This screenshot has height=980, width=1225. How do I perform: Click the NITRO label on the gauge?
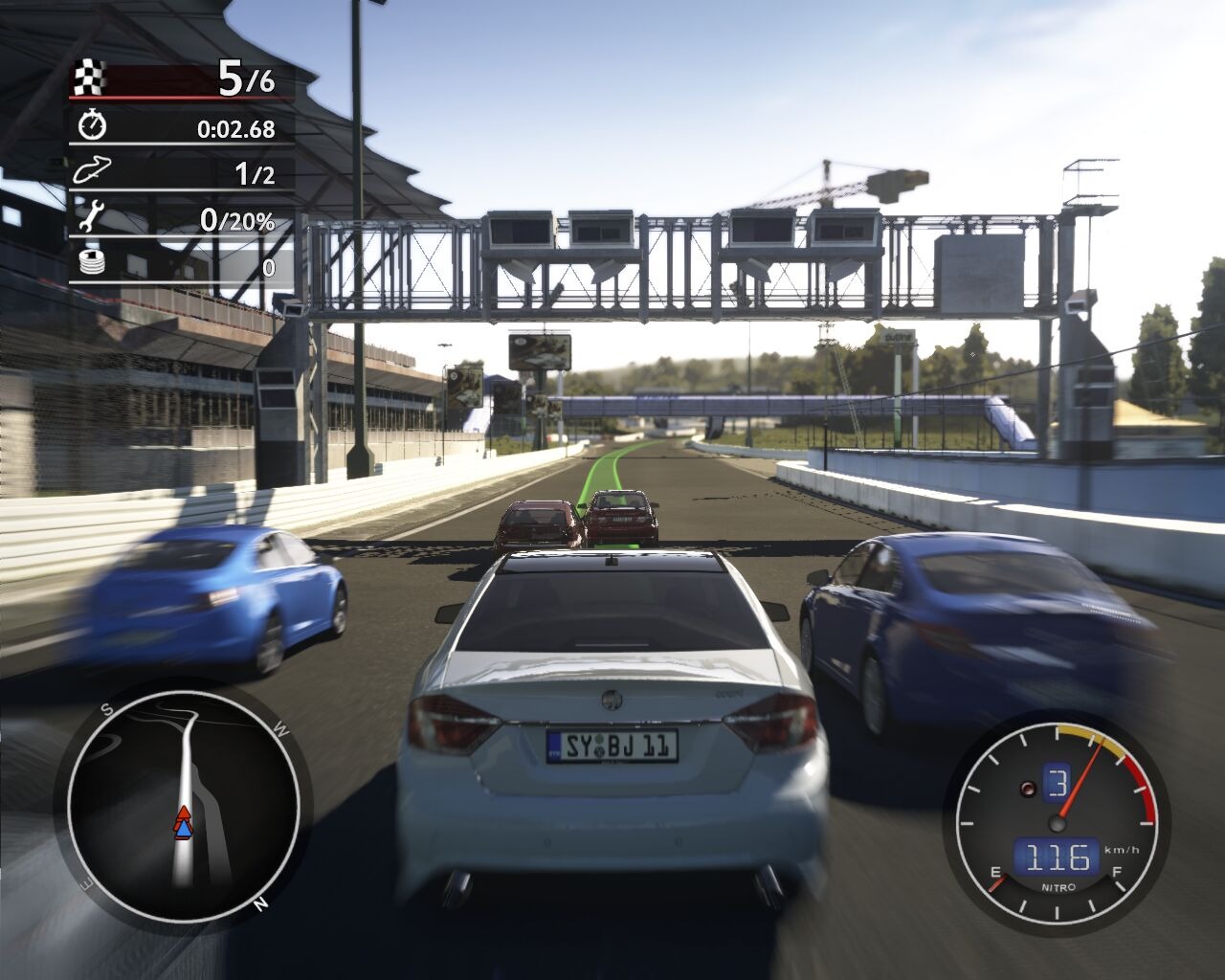(x=1058, y=887)
